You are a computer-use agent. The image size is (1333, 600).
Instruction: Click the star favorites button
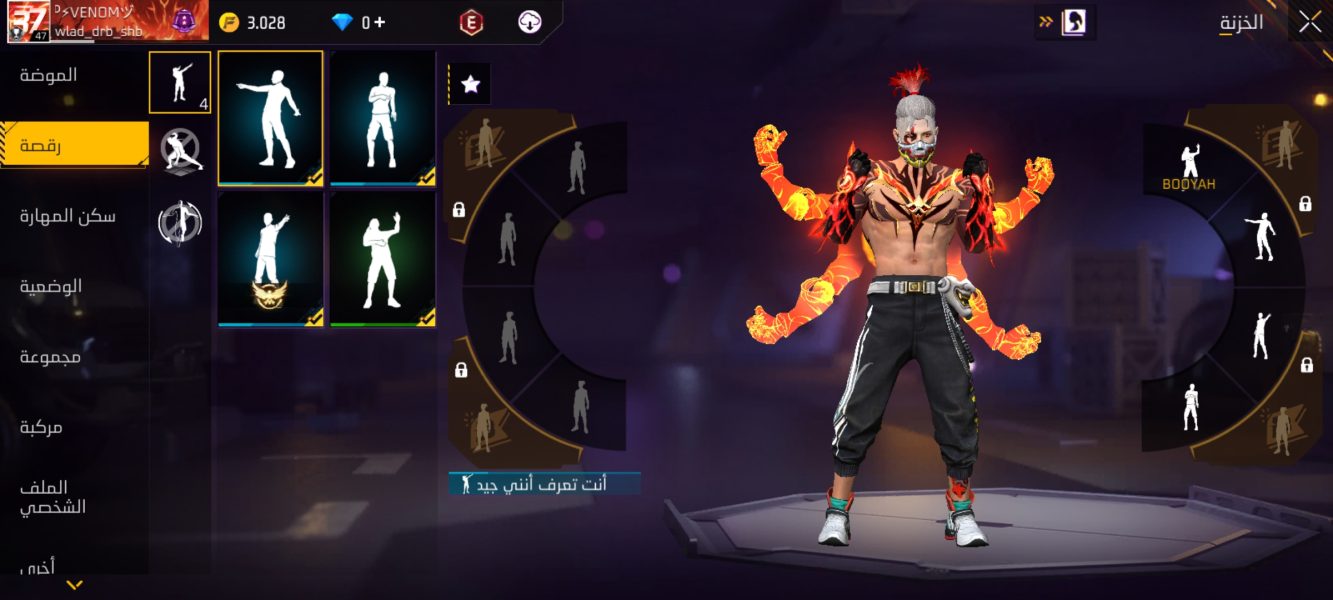pyautogui.click(x=470, y=85)
